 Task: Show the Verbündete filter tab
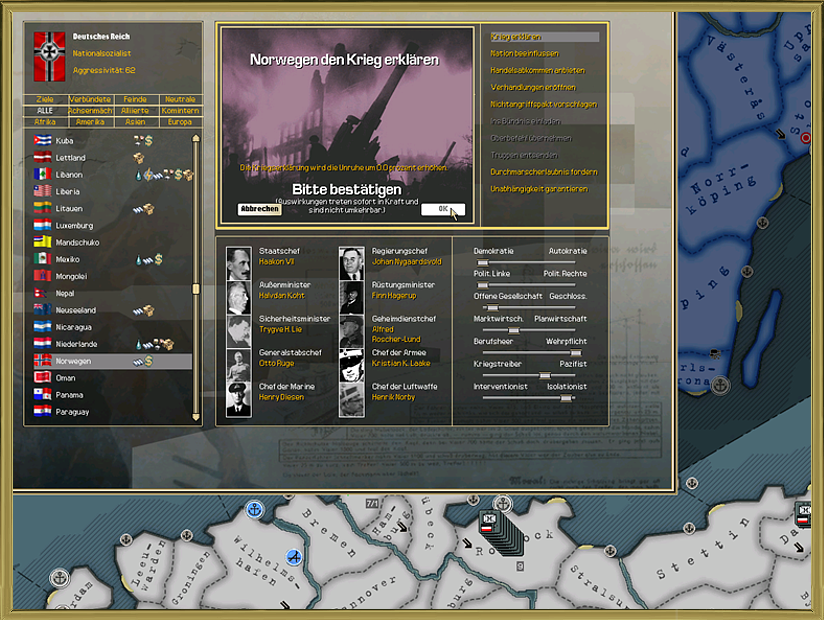pyautogui.click(x=90, y=100)
